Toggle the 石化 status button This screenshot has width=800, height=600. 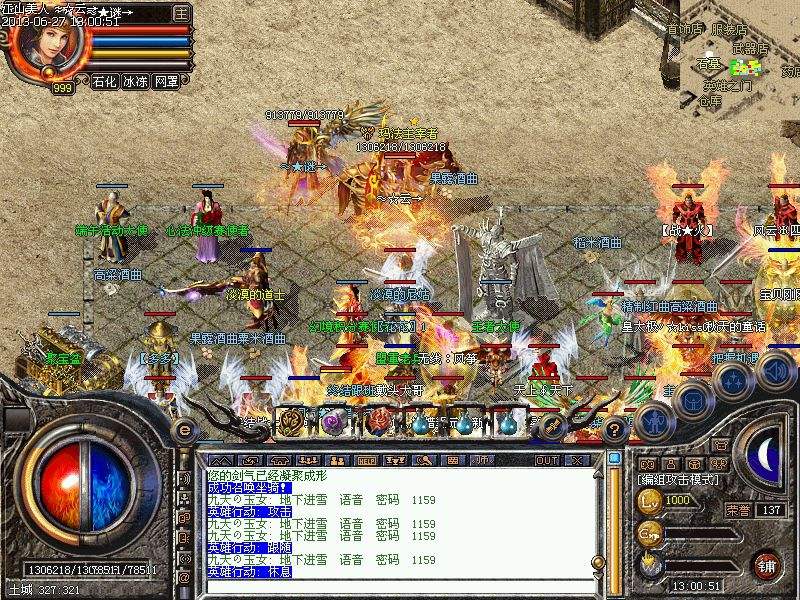point(104,81)
